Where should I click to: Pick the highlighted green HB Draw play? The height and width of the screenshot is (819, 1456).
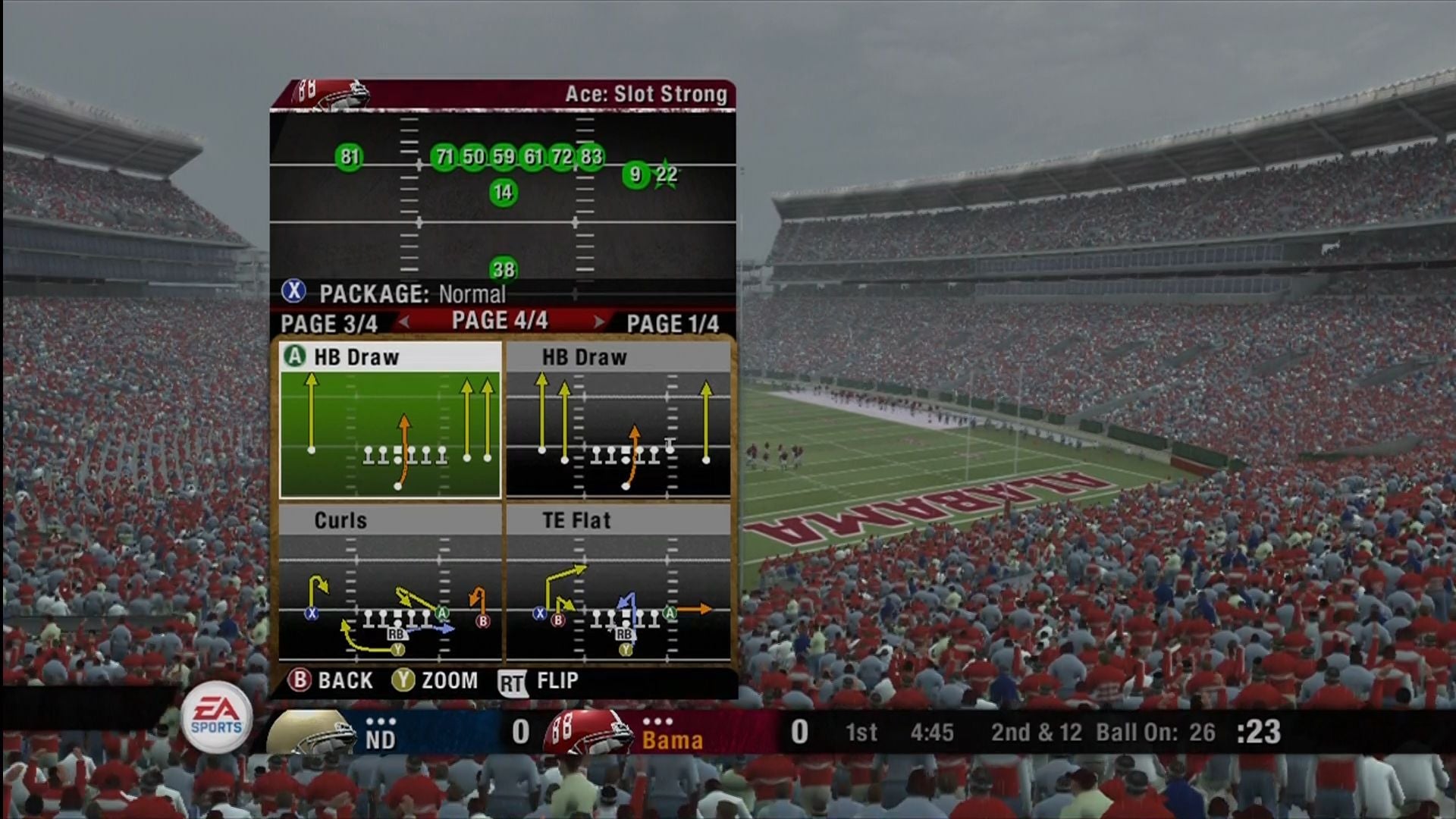click(x=390, y=421)
